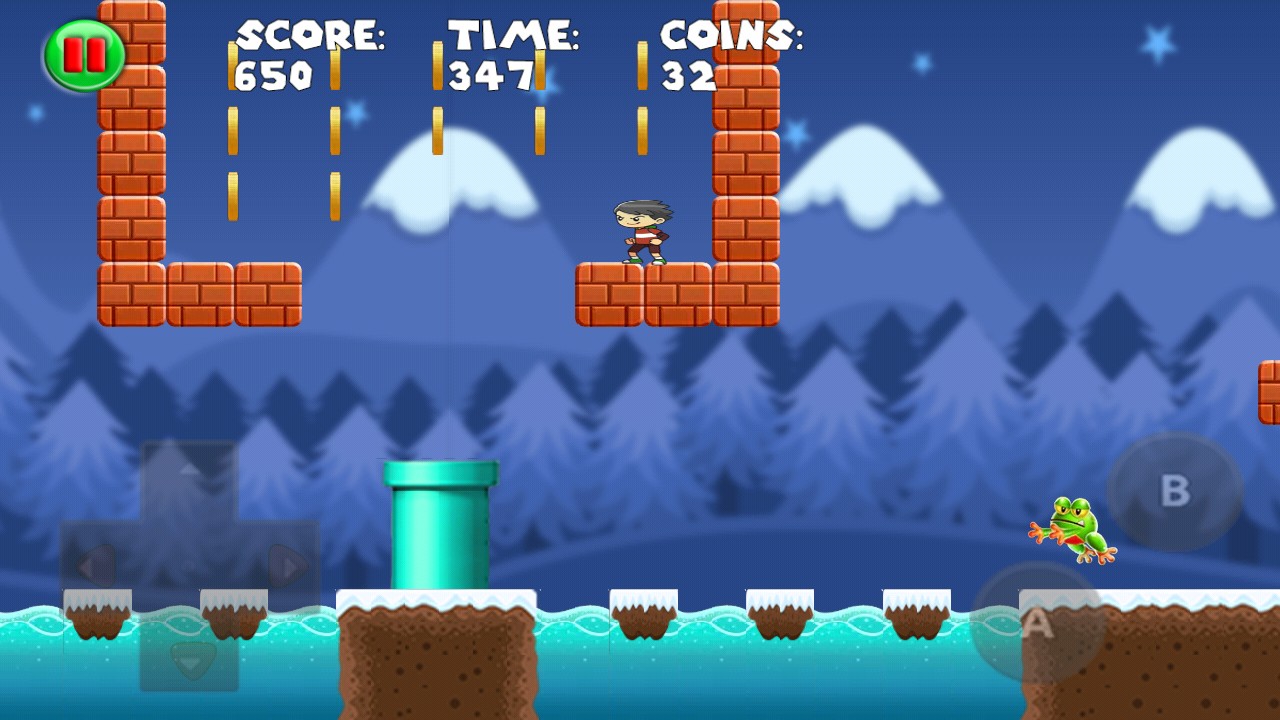Image resolution: width=1280 pixels, height=720 pixels.
Task: Tap the D-pad down arrow
Action: (189, 656)
